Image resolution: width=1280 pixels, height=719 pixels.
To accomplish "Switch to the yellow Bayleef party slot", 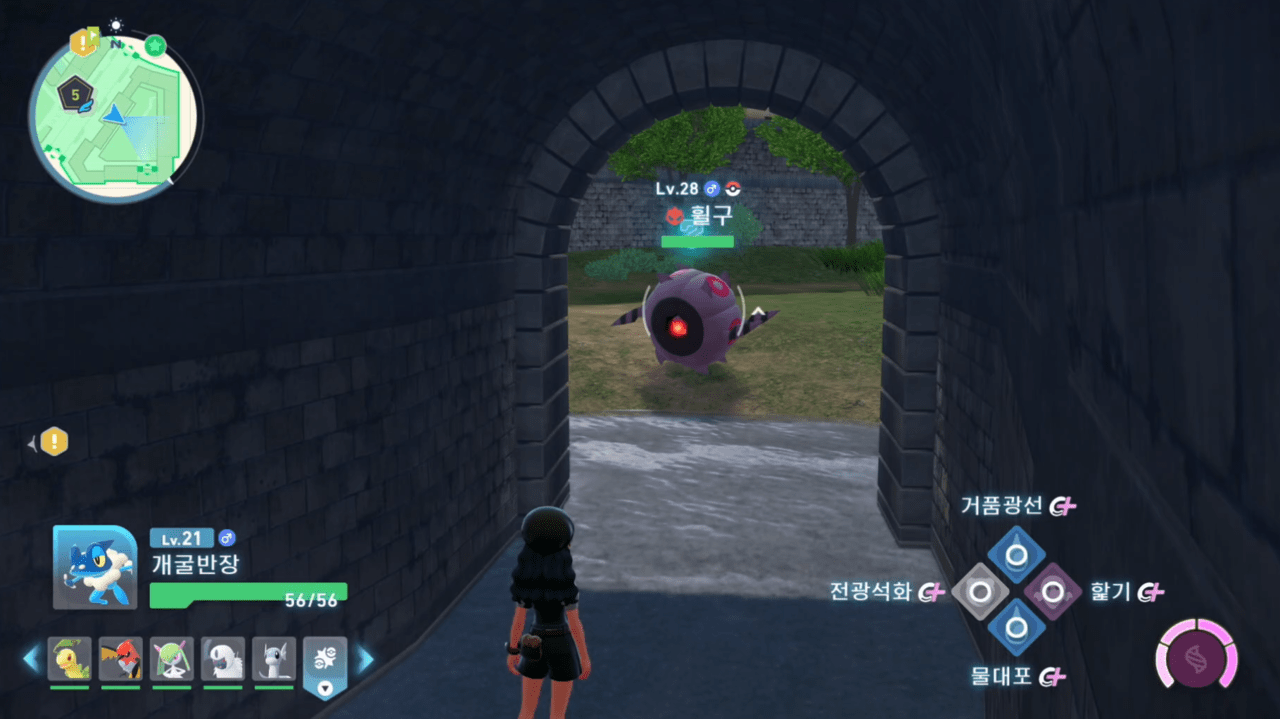I will tap(69, 658).
